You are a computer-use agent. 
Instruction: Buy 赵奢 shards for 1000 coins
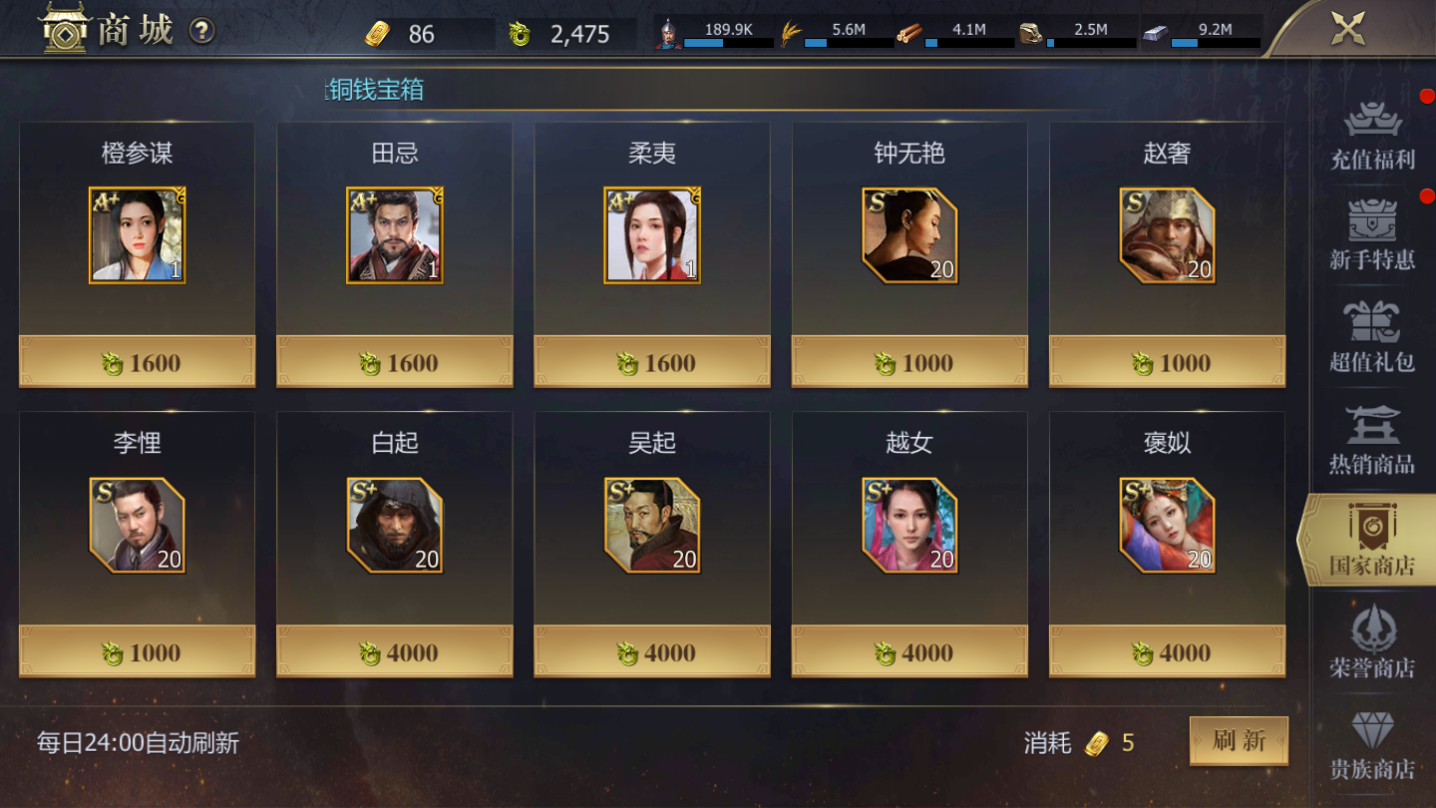pos(1167,362)
